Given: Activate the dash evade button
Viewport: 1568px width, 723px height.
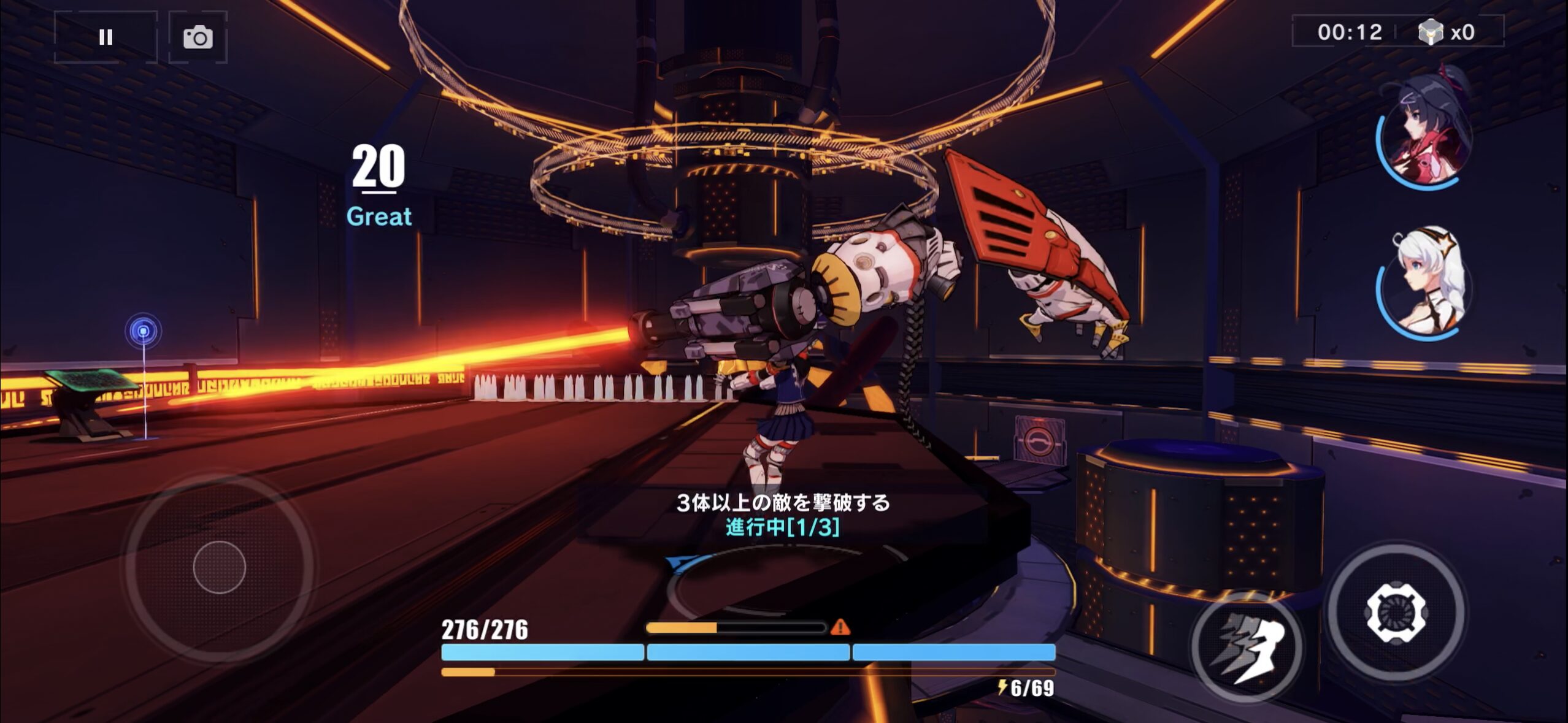Looking at the screenshot, I should (1247, 647).
